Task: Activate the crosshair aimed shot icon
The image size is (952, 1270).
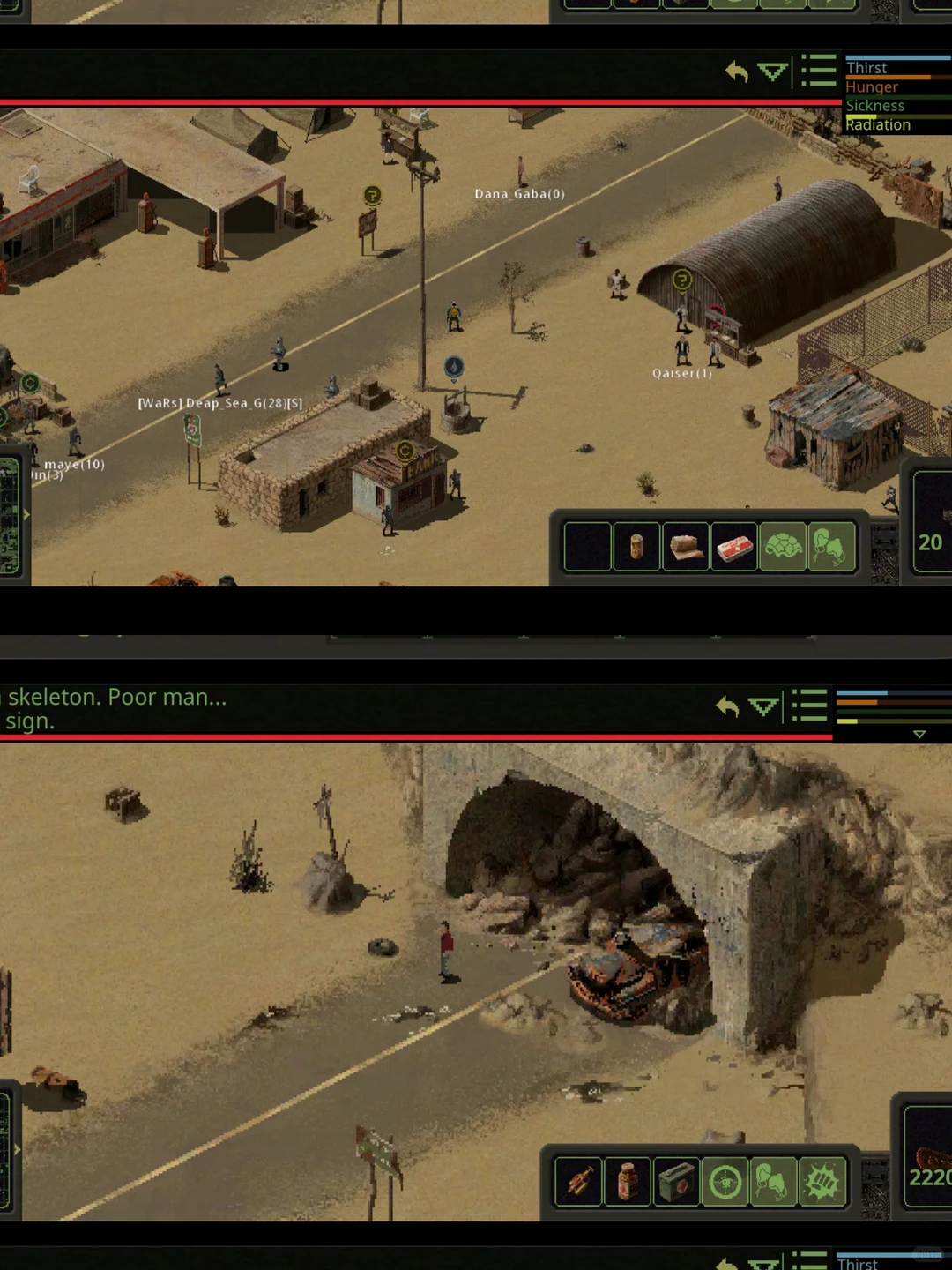Action: click(x=725, y=1182)
